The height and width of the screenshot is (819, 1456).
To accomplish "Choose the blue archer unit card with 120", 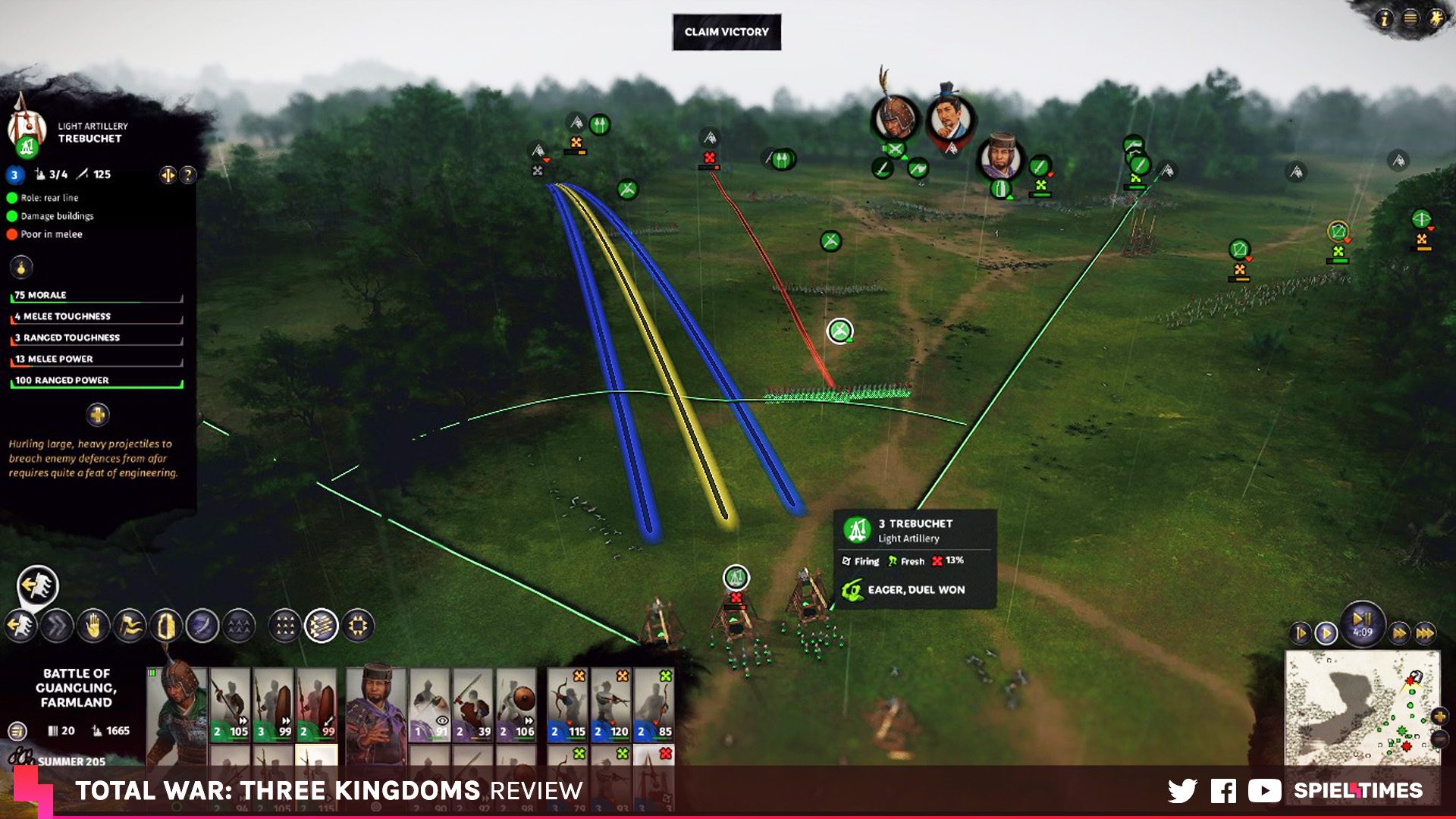I will 610,705.
